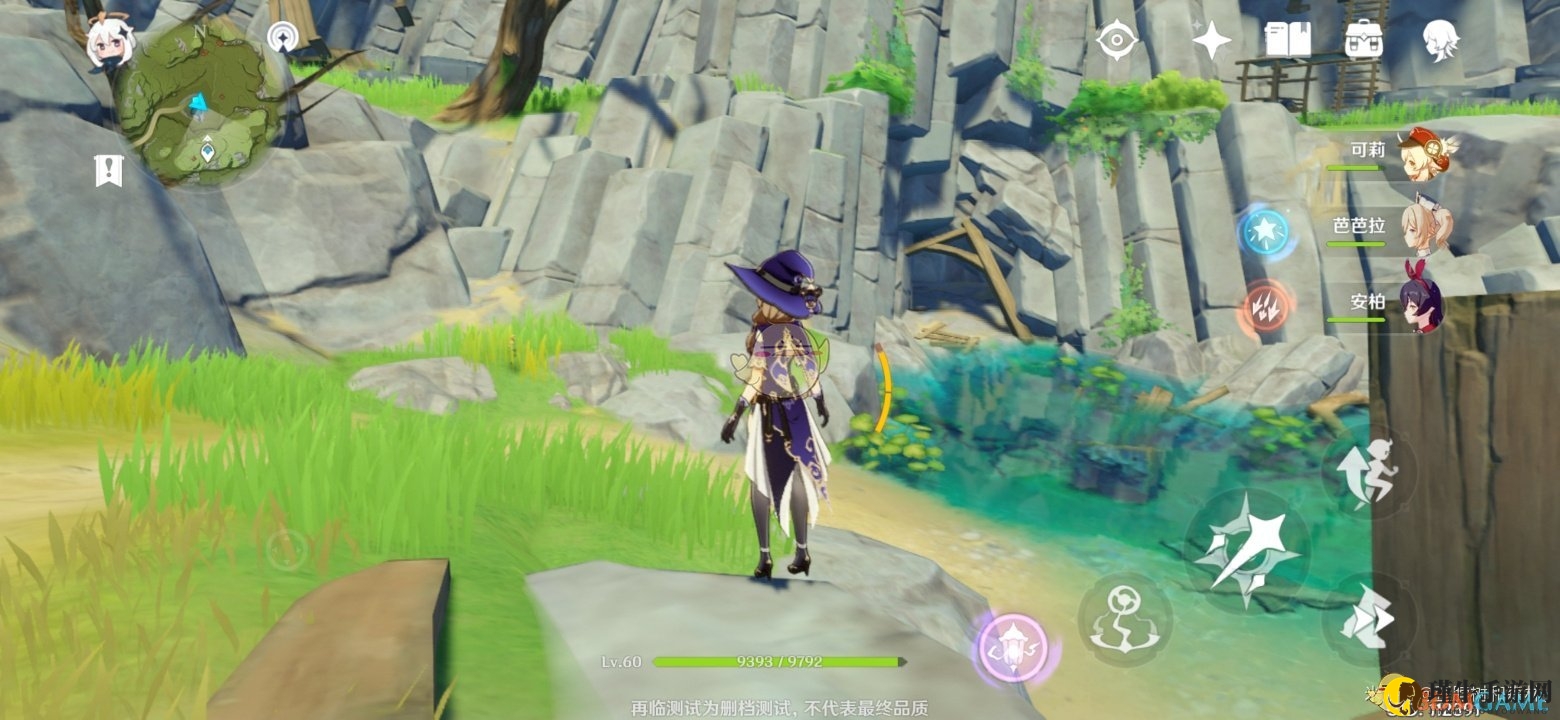Image resolution: width=1560 pixels, height=720 pixels.
Task: Tap the blue star quick-item icon
Action: (1265, 232)
